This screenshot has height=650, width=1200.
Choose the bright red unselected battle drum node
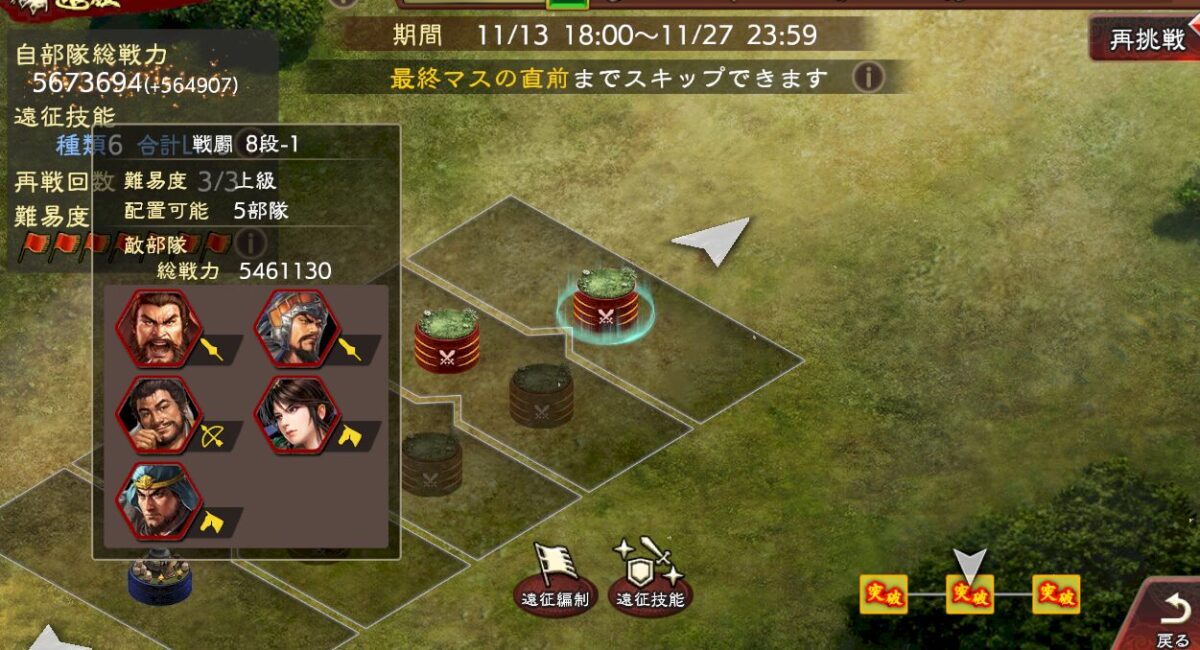pyautogui.click(x=447, y=342)
